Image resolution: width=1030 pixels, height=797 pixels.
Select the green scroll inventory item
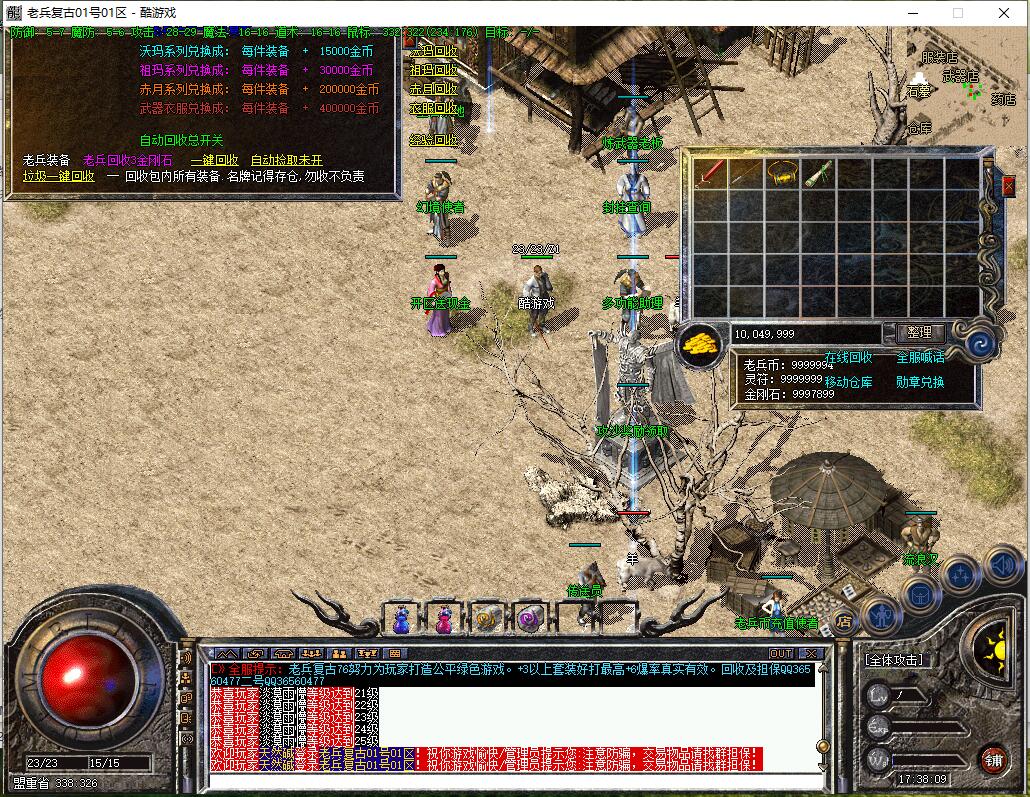point(819,172)
